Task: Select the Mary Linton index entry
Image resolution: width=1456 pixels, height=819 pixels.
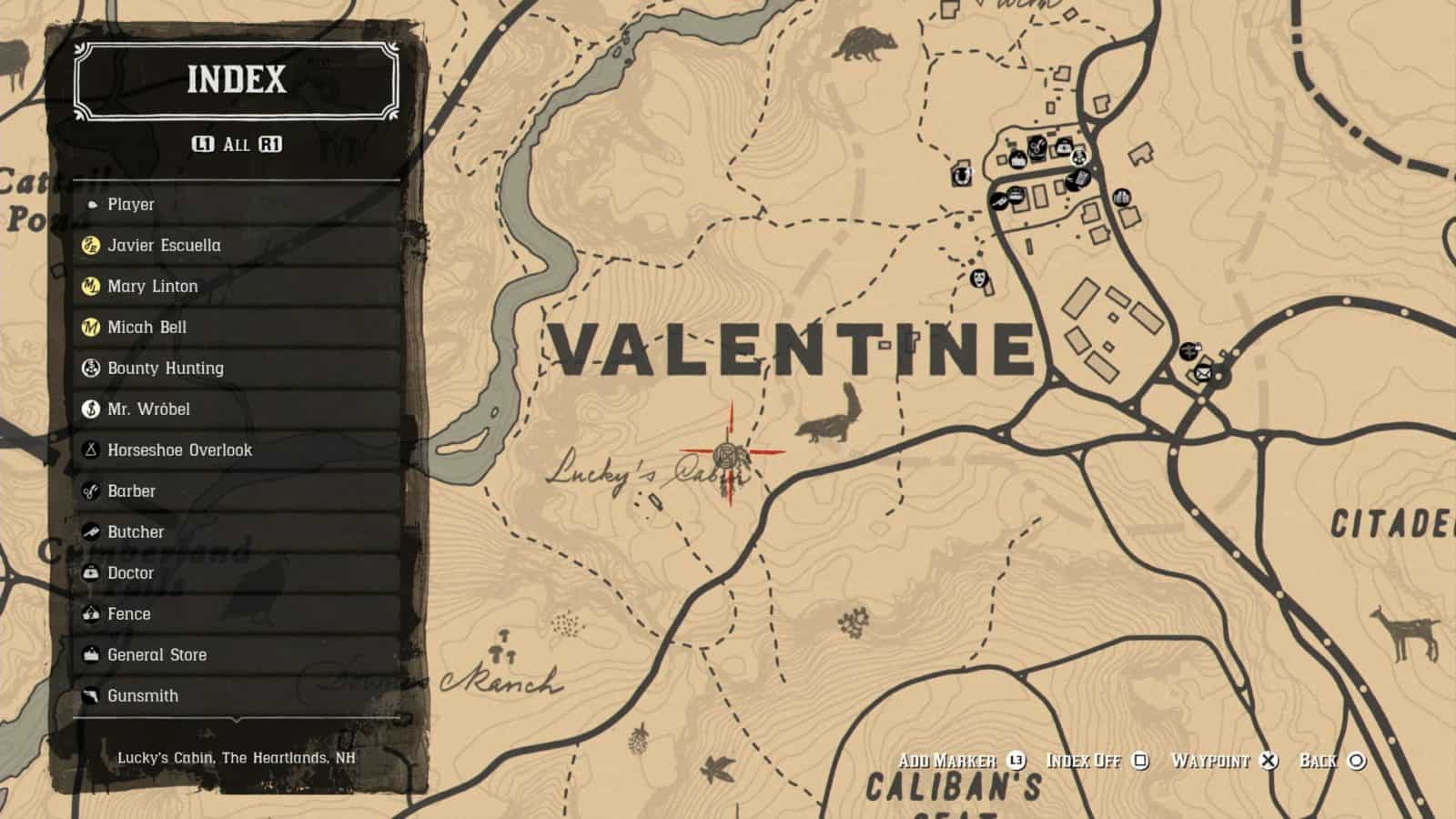Action: pos(153,286)
